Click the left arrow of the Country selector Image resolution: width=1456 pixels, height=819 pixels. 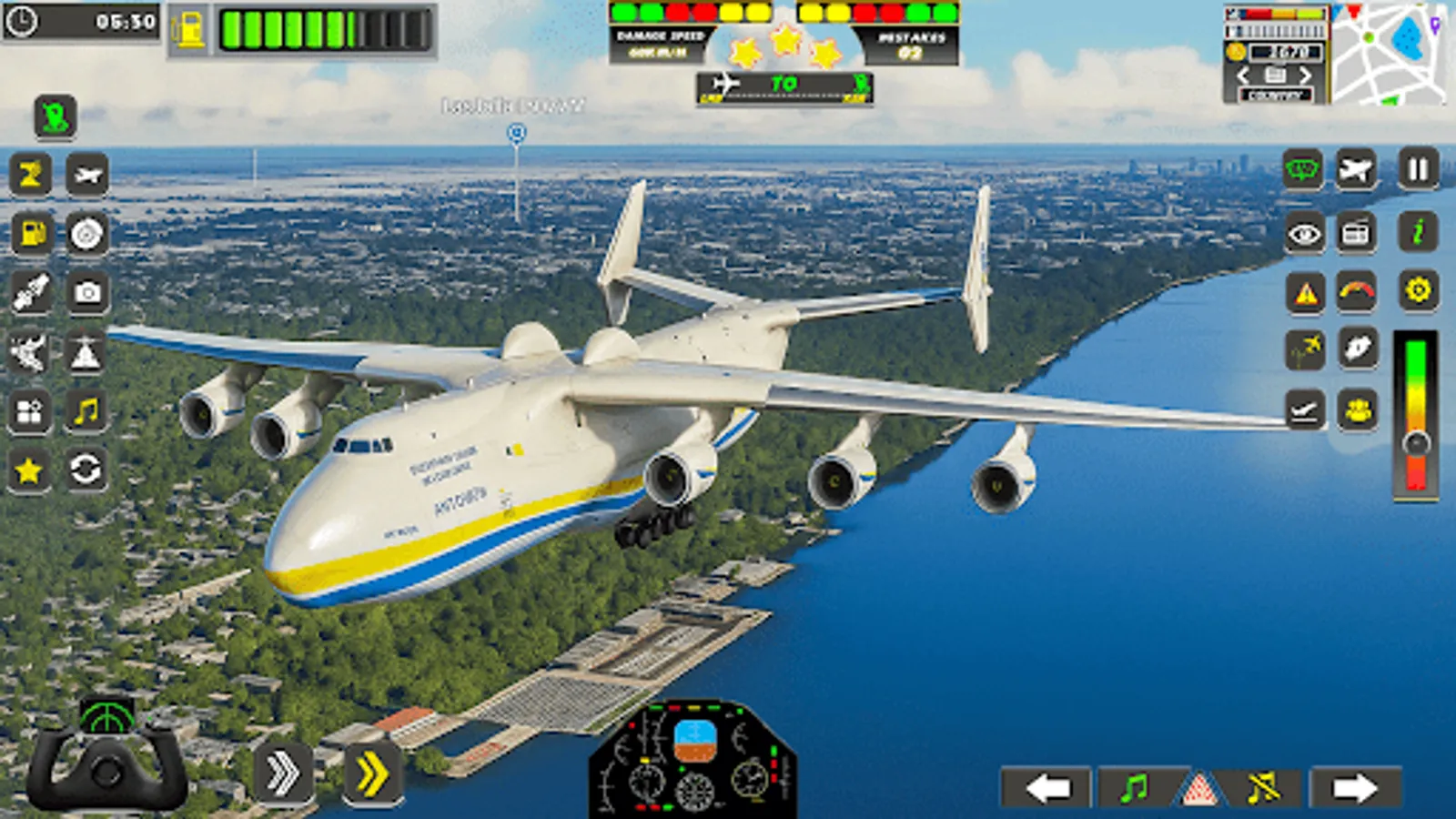tap(1244, 75)
